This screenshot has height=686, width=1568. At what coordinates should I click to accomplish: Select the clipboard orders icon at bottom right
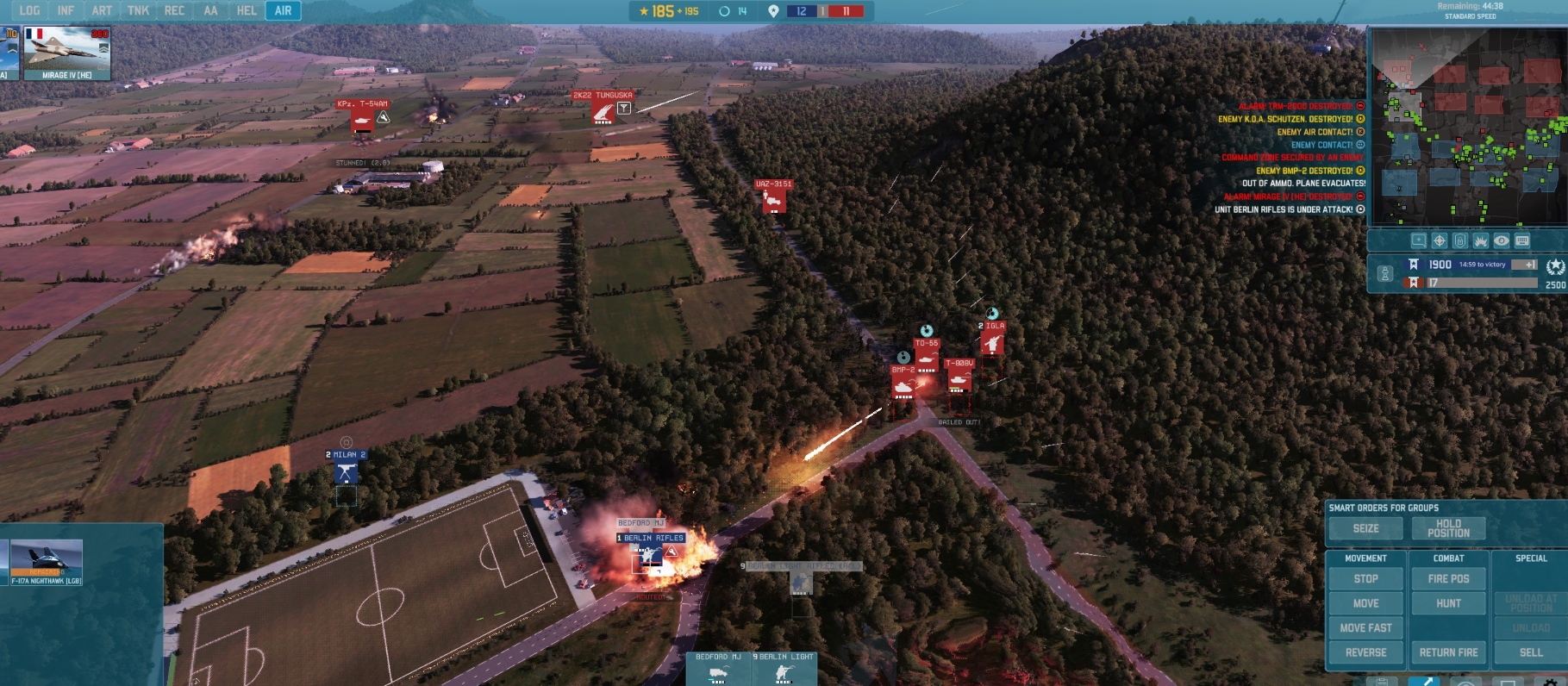click(1382, 683)
